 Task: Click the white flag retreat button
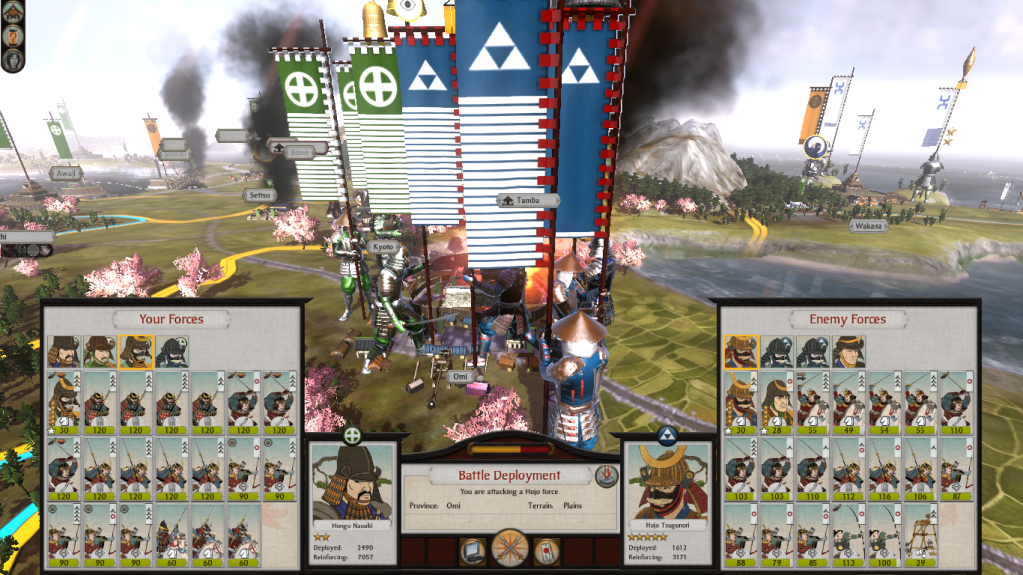547,550
